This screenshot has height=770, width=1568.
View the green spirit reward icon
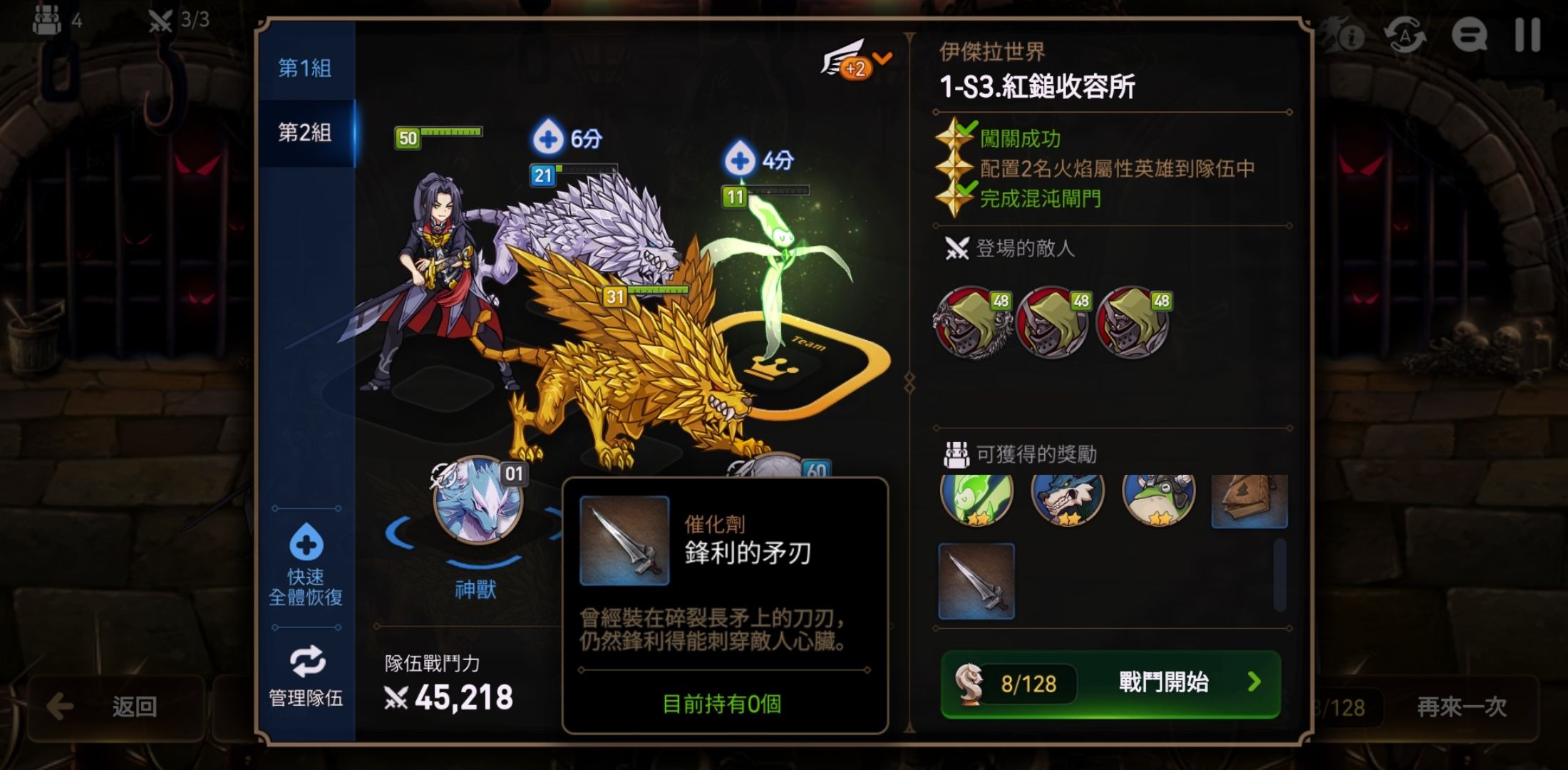[976, 498]
